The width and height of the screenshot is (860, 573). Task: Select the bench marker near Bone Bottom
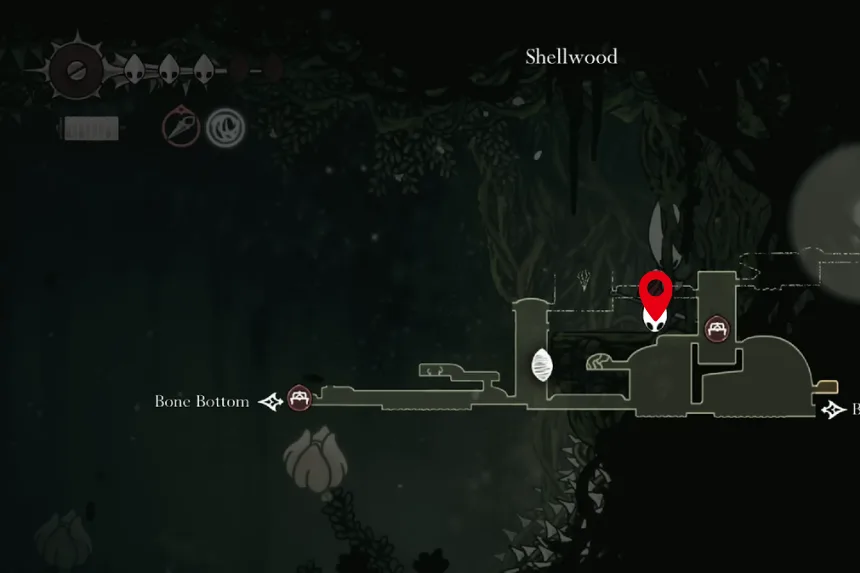(298, 398)
